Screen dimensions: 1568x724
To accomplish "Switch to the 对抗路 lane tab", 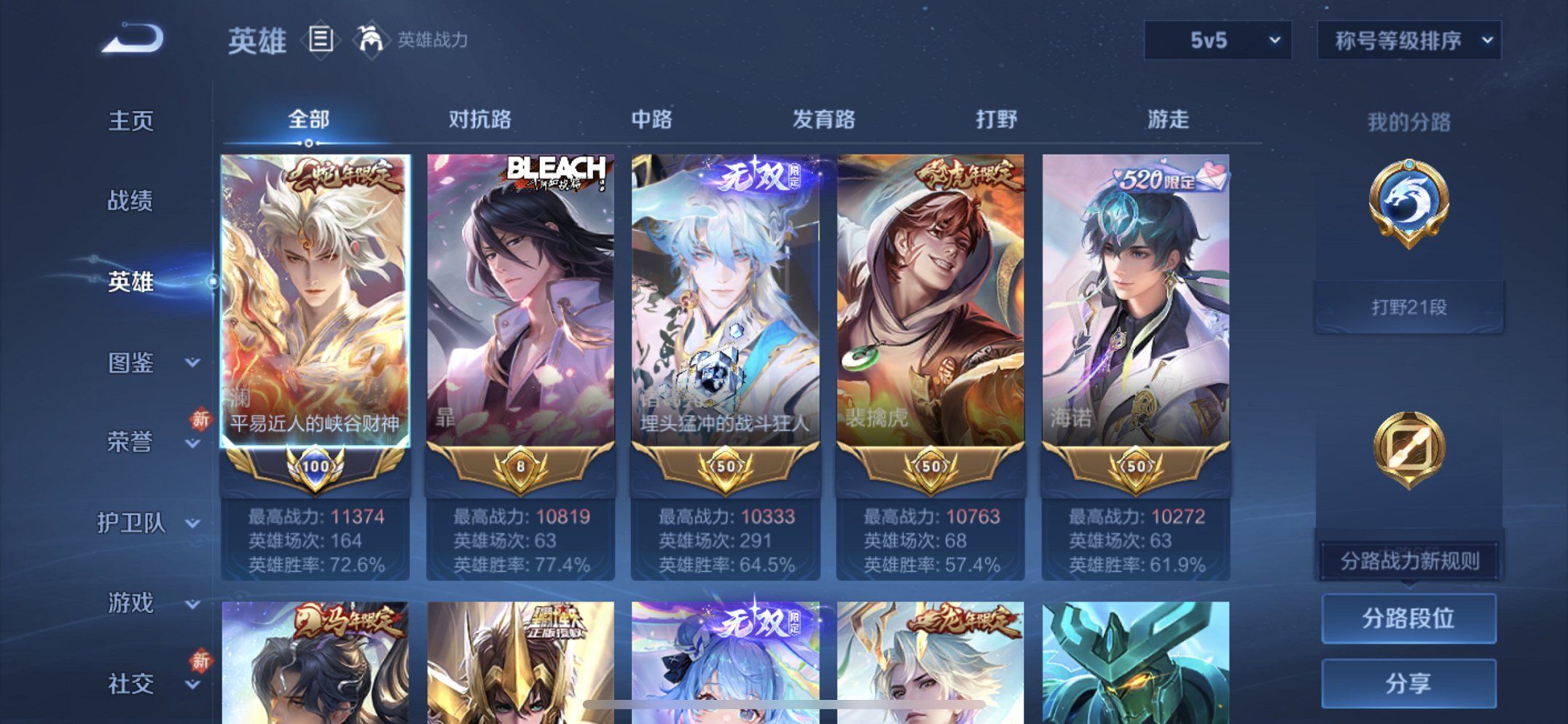I will tap(482, 120).
